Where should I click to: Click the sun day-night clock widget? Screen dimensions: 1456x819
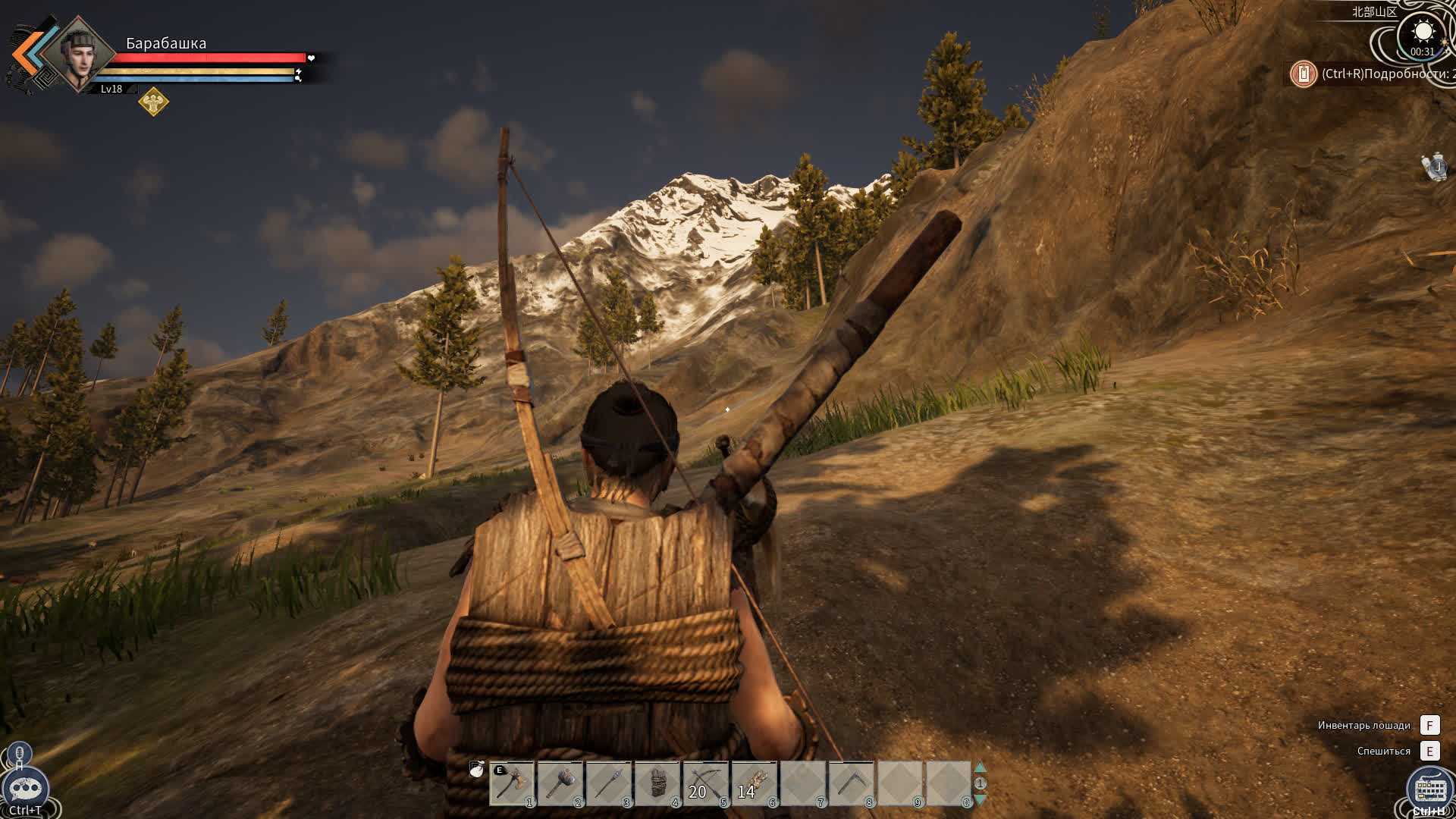click(x=1422, y=34)
